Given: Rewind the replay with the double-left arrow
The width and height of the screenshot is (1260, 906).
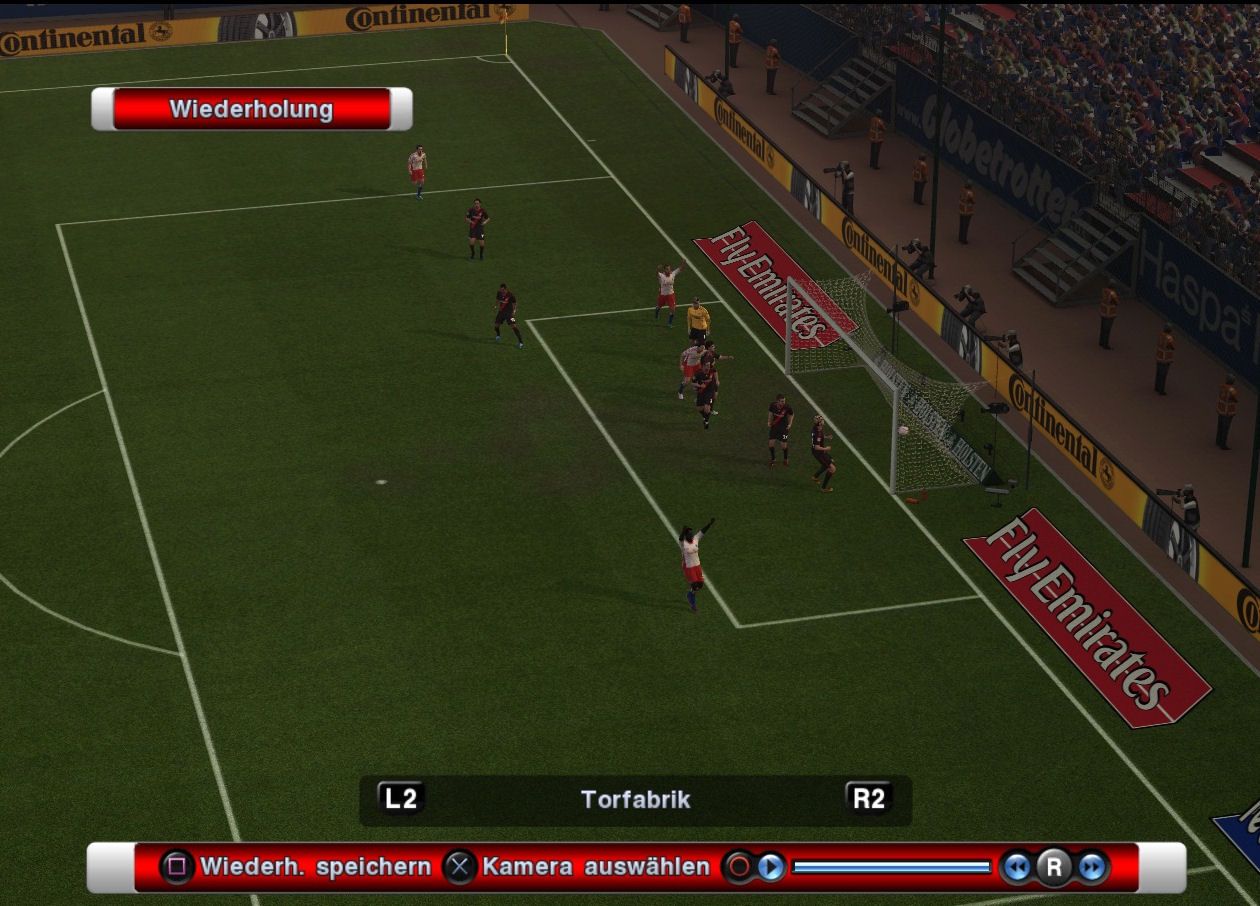Looking at the screenshot, I should coord(1017,867).
